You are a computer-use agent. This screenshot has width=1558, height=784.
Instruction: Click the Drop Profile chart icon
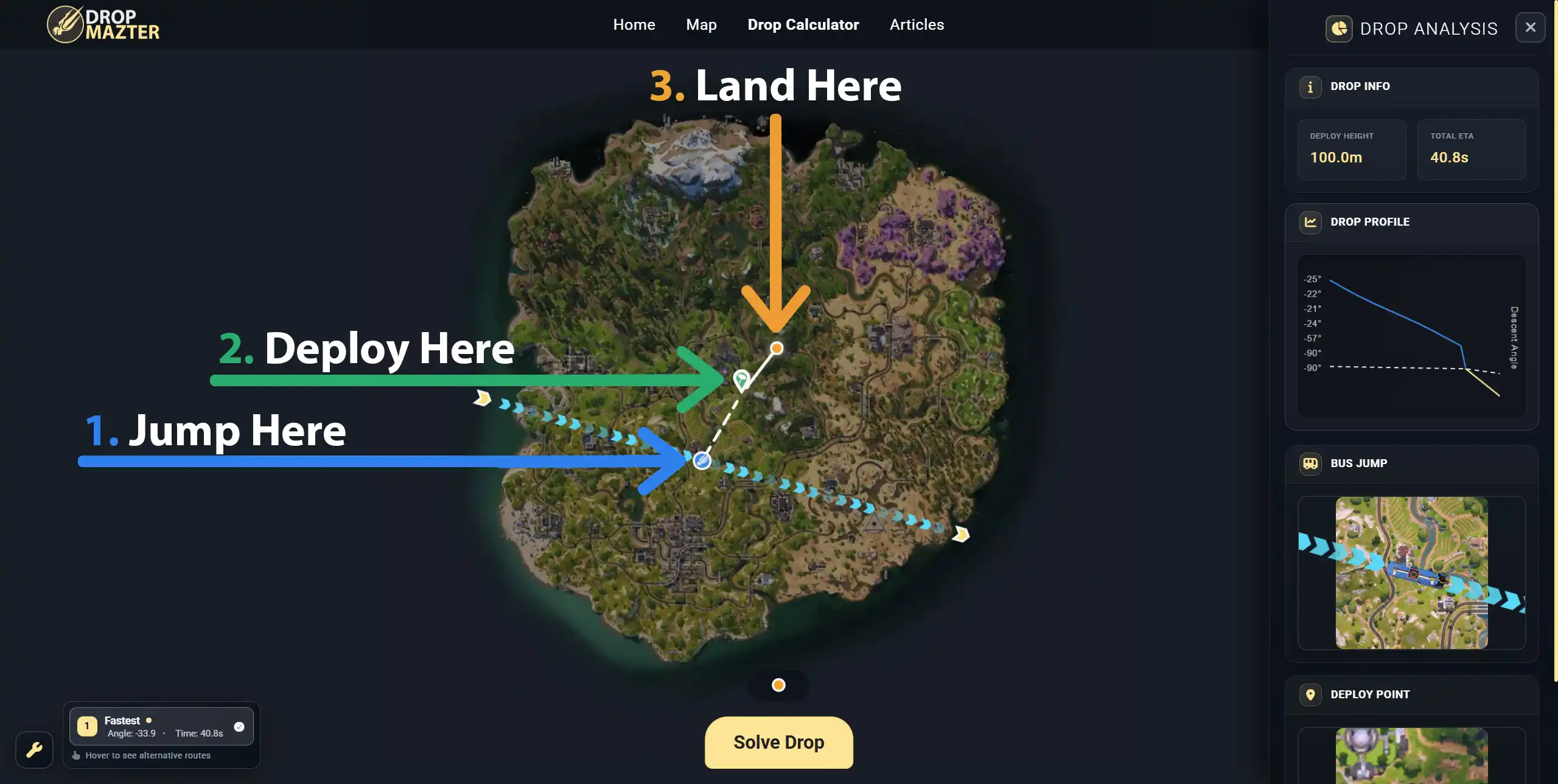1311,222
